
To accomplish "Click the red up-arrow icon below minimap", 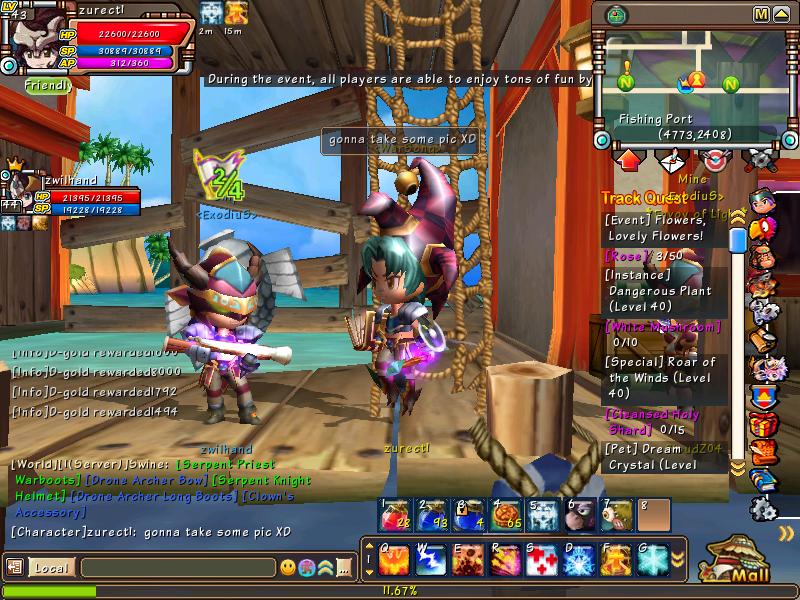I will coord(630,159).
